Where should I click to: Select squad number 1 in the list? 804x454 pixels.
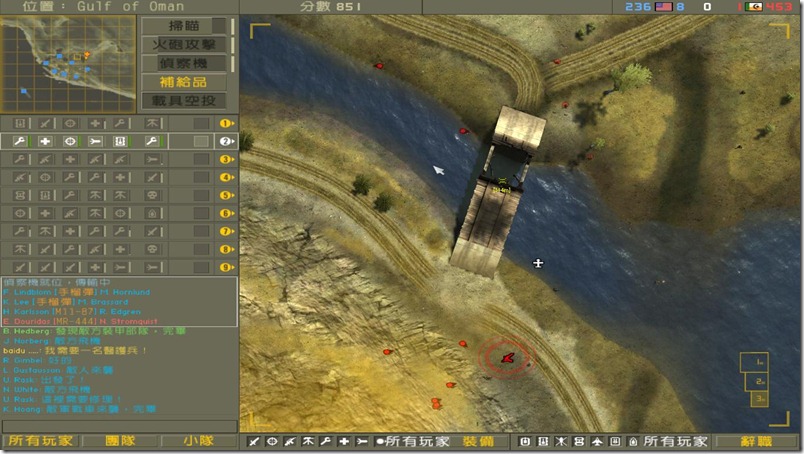click(x=120, y=123)
